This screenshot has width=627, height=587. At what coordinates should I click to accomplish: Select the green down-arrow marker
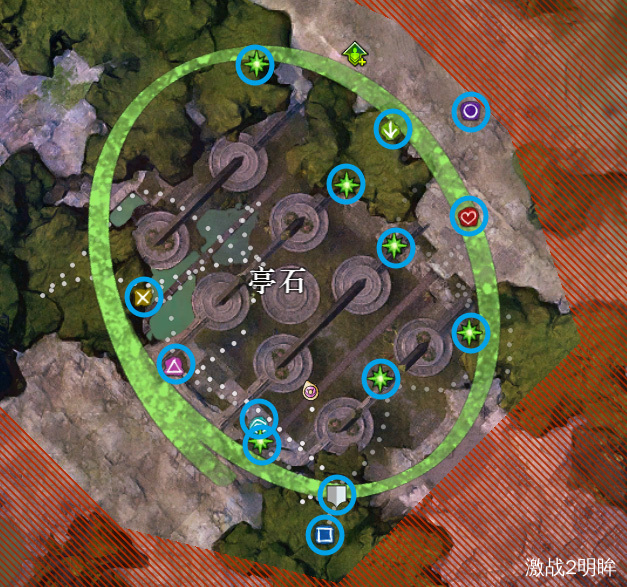point(393,129)
